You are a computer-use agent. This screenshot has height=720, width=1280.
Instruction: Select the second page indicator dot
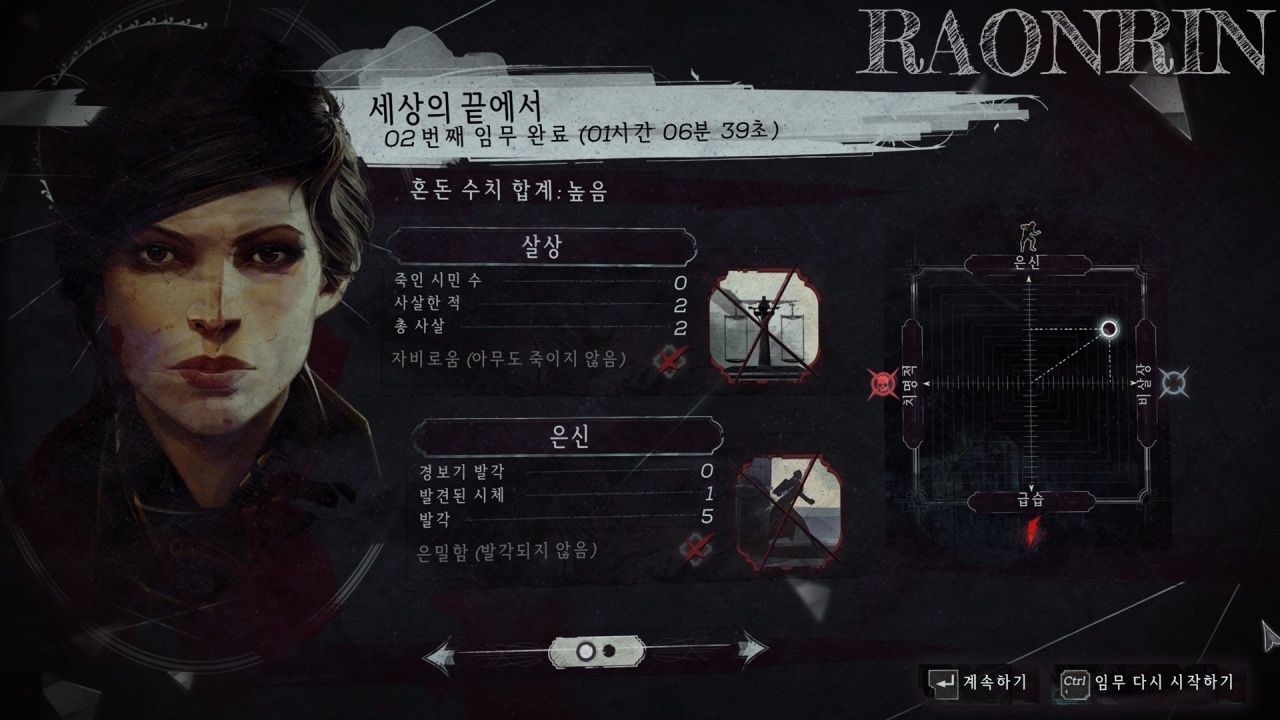coord(608,652)
